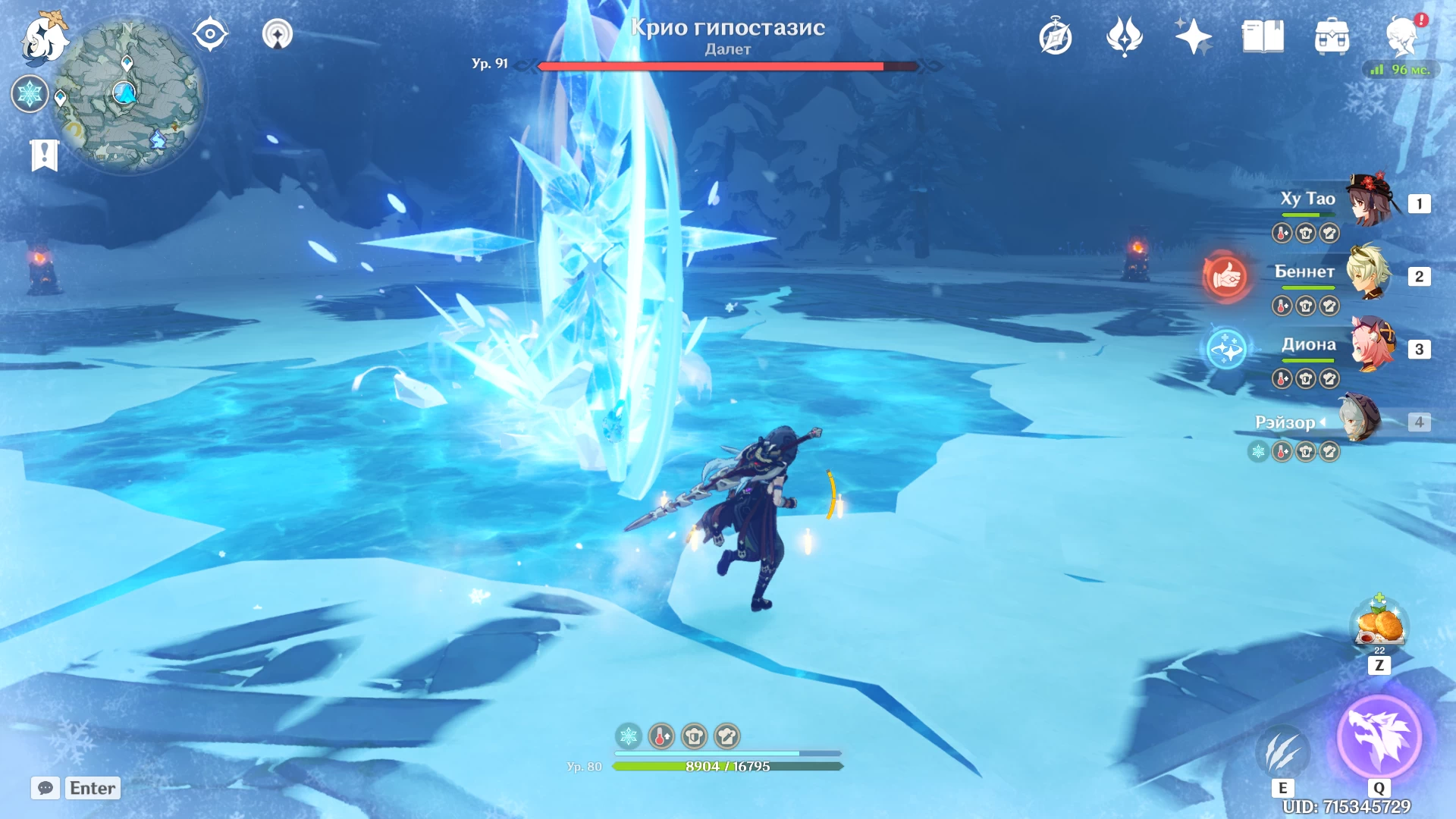Switch to Диона

pos(1371,346)
